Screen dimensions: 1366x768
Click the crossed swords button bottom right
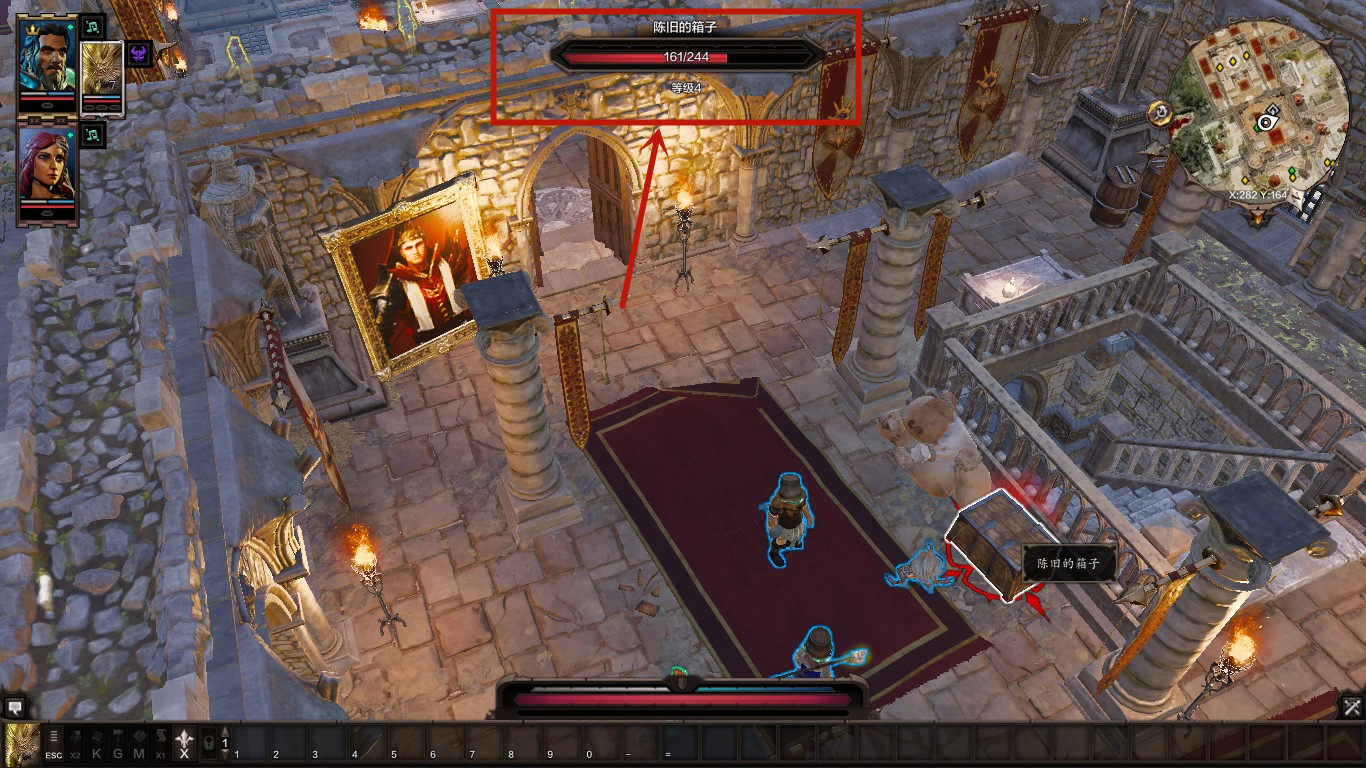pyautogui.click(x=1351, y=707)
